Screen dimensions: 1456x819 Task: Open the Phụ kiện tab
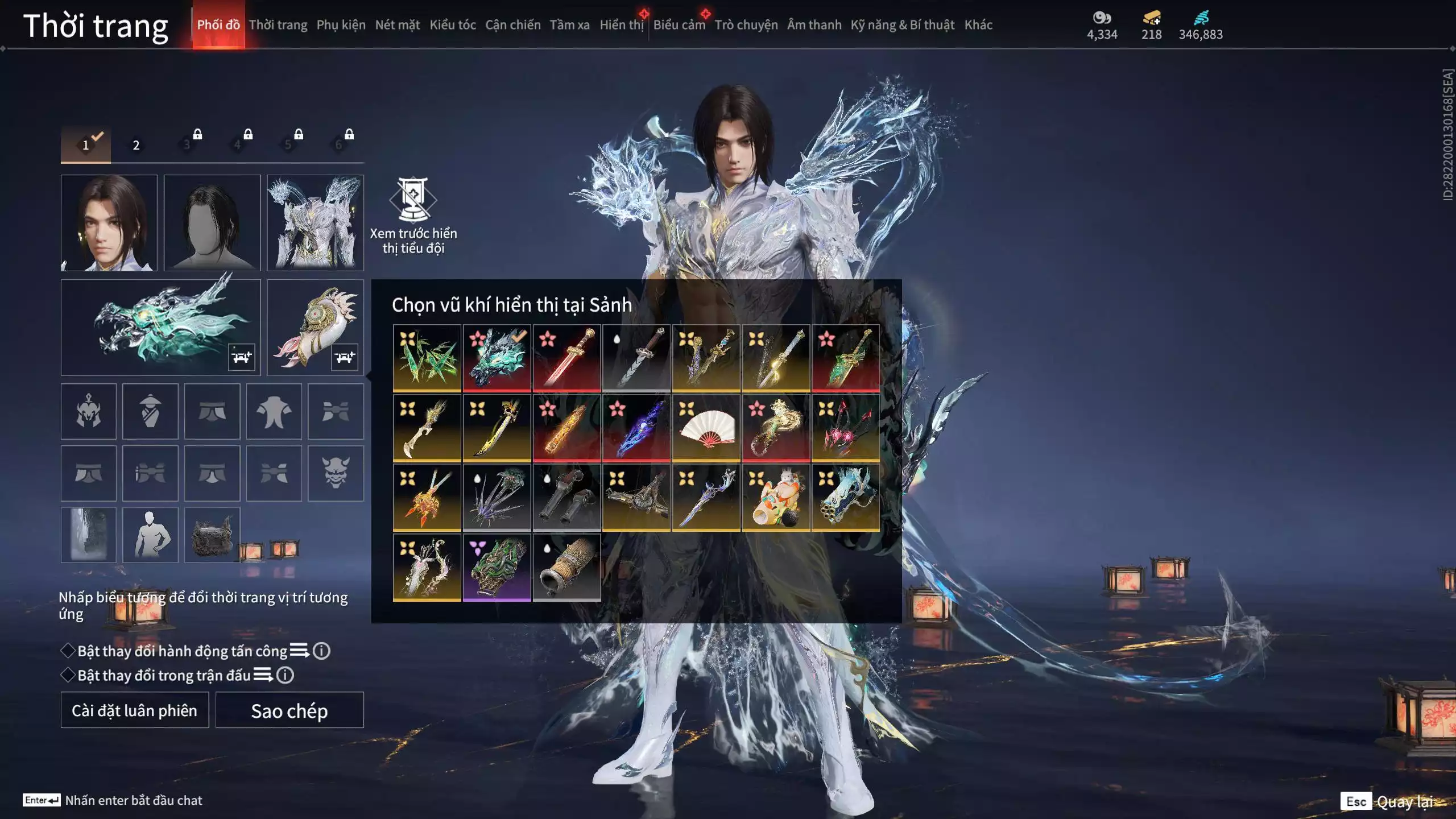[x=341, y=25]
